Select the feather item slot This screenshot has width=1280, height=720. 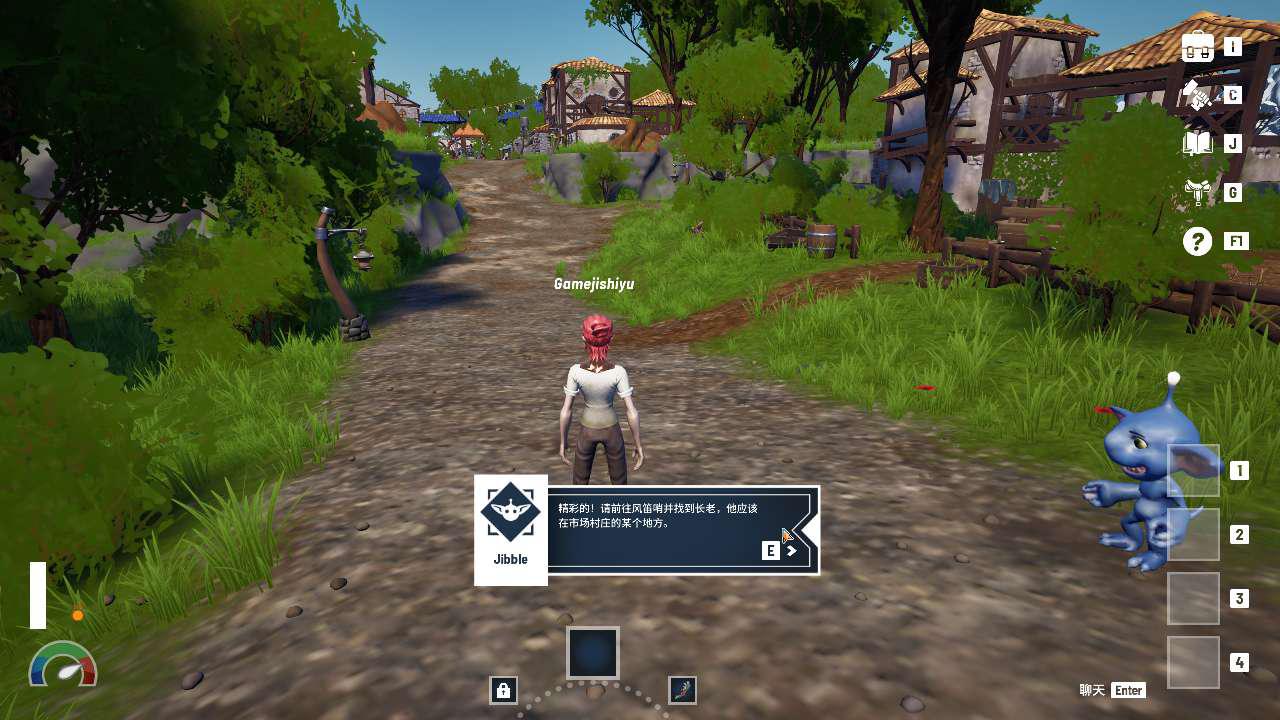pyautogui.click(x=682, y=690)
